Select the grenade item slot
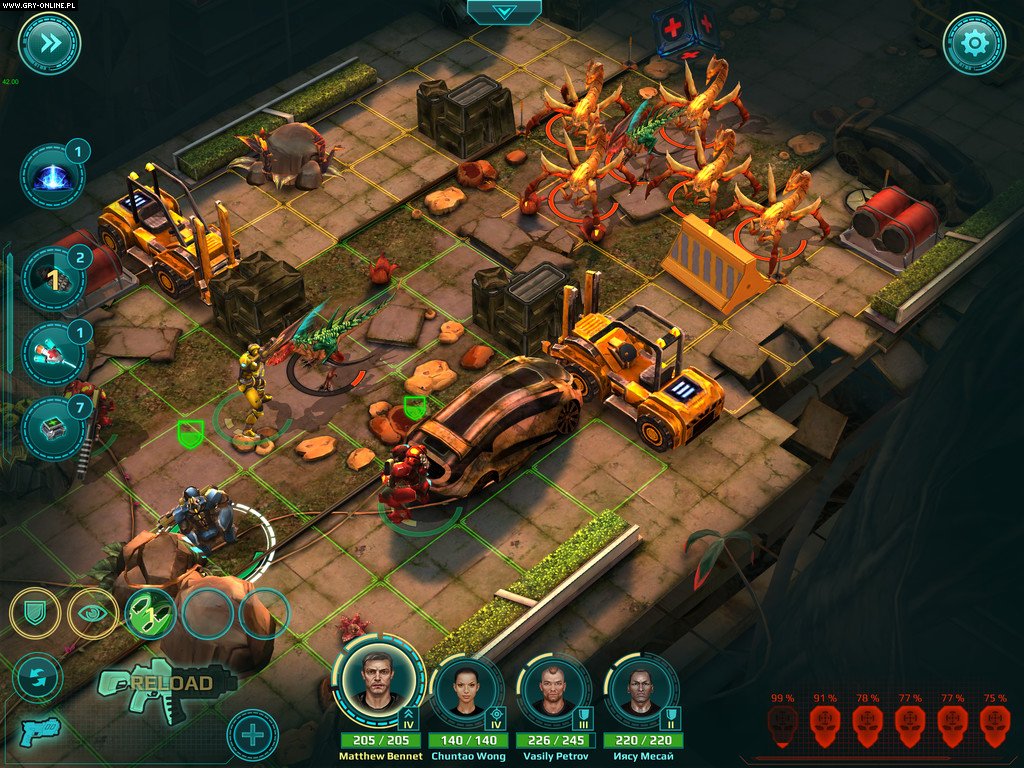Screen dimensions: 1024x768 pyautogui.click(x=52, y=280)
